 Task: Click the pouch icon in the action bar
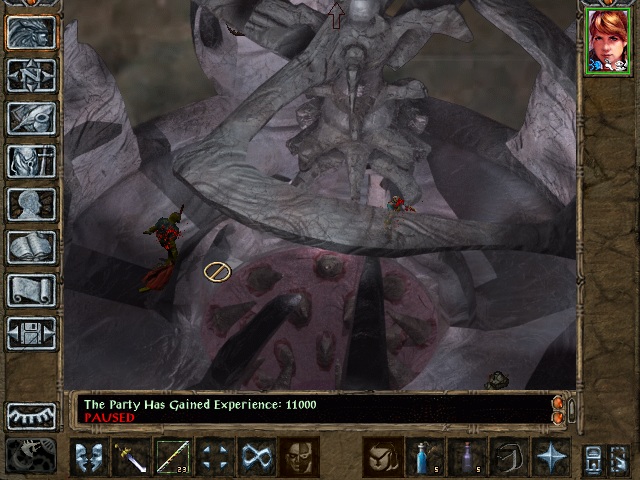click(x=383, y=457)
